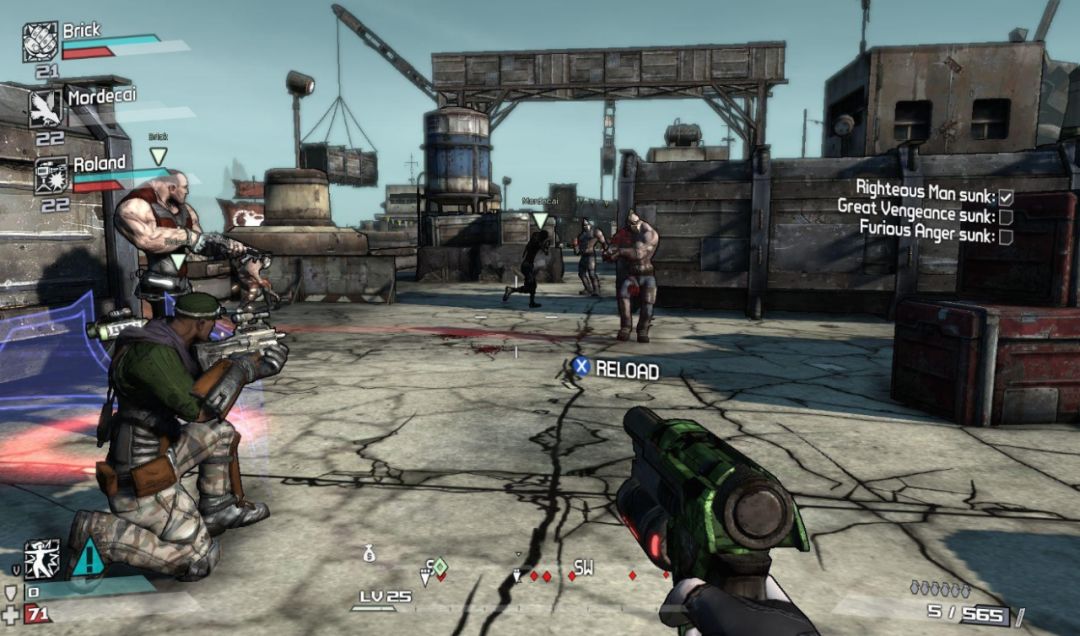Tick the Furious Anger sunk checkbox
Image resolution: width=1080 pixels, height=636 pixels.
(1006, 237)
